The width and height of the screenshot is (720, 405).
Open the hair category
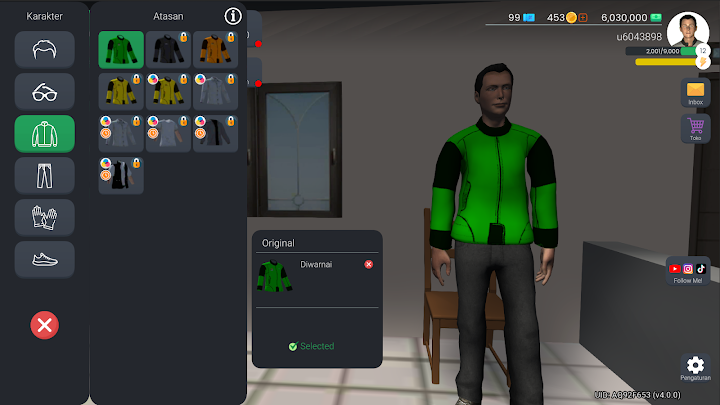44,49
